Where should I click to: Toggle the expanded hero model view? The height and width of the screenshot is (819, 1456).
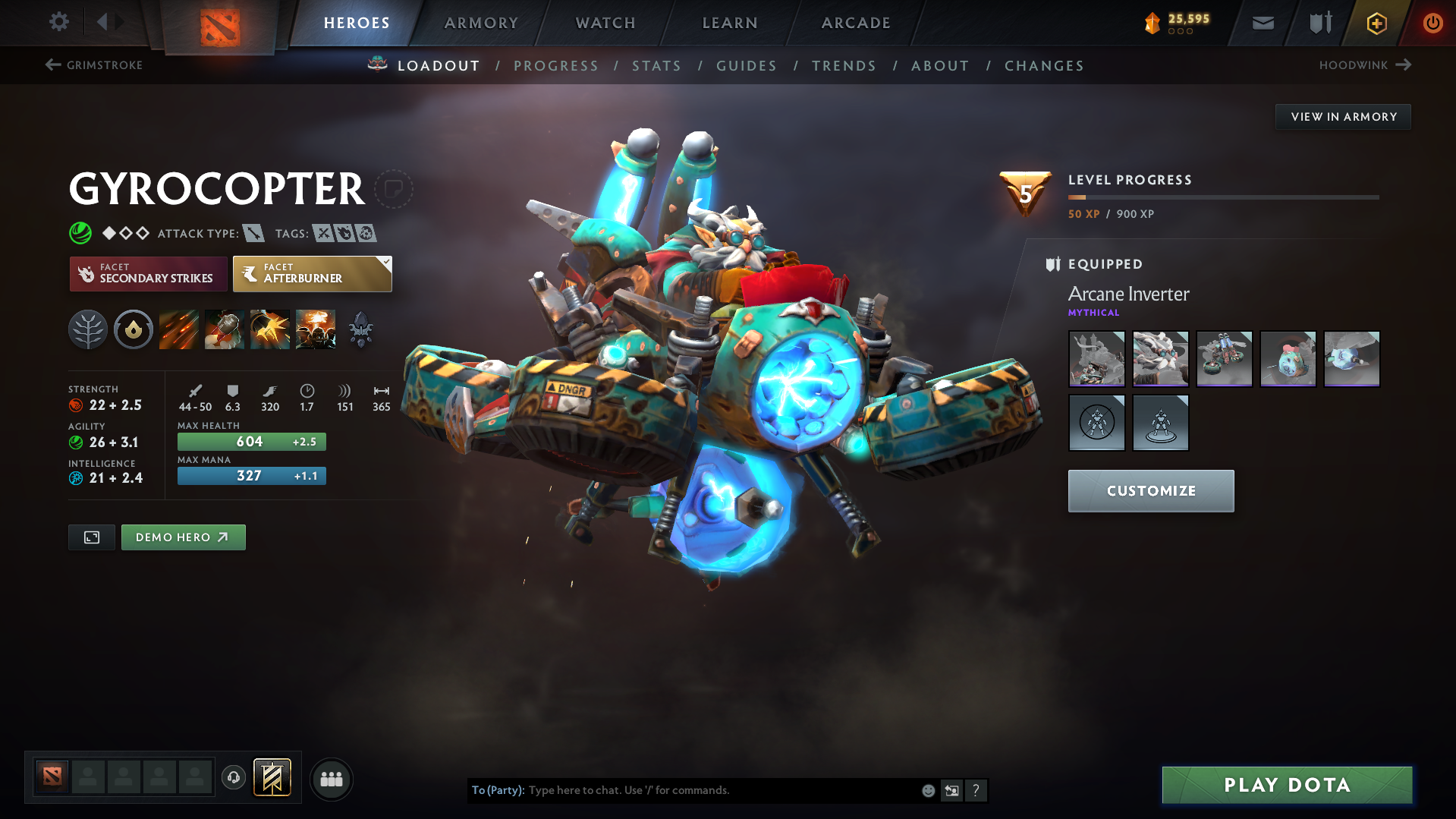click(x=91, y=537)
